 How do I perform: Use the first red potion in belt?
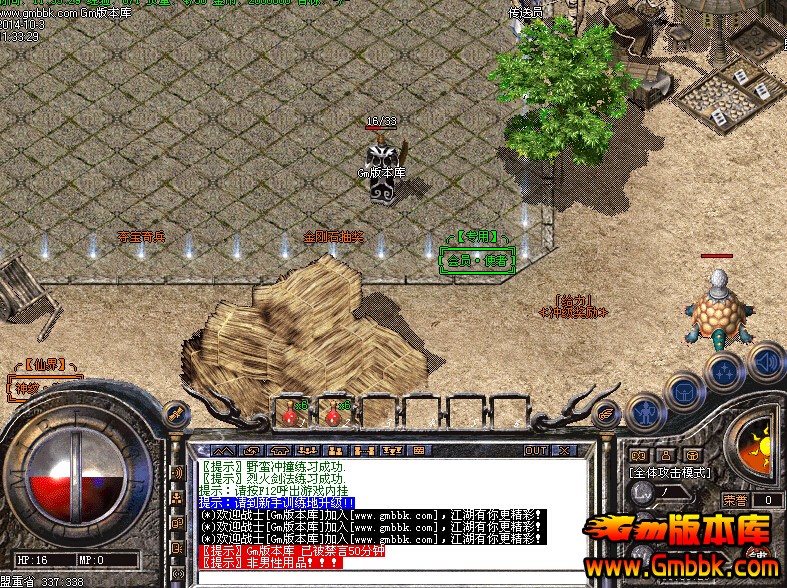[292, 411]
